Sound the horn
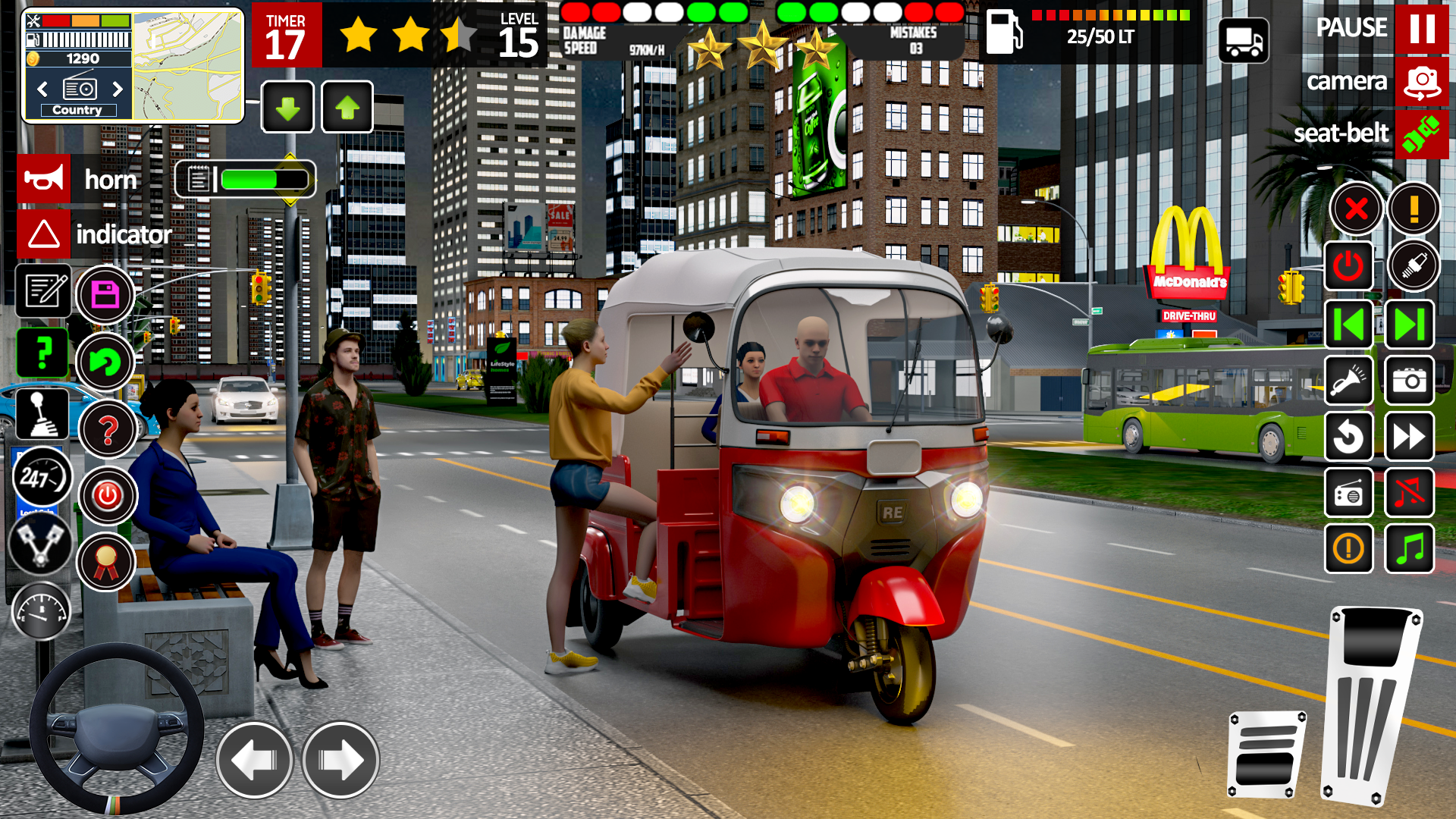Screen dimensions: 1456x819 [x=43, y=179]
